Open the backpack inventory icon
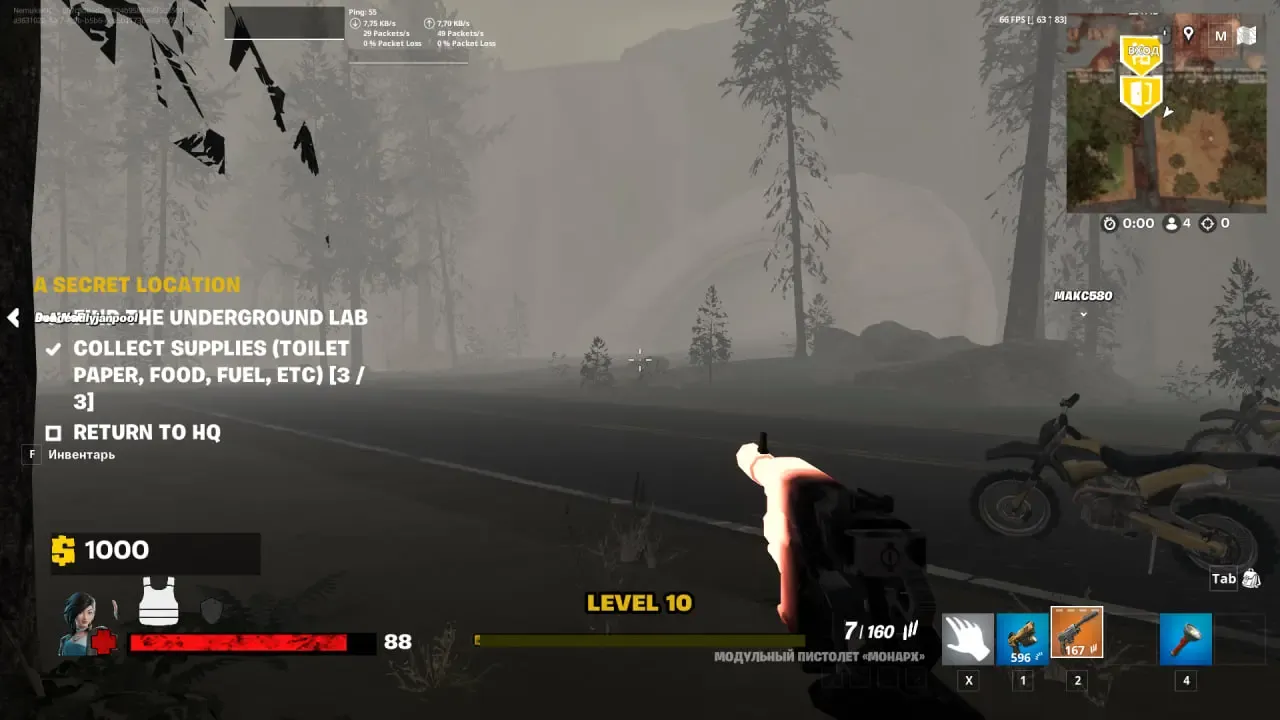 pyautogui.click(x=1250, y=579)
